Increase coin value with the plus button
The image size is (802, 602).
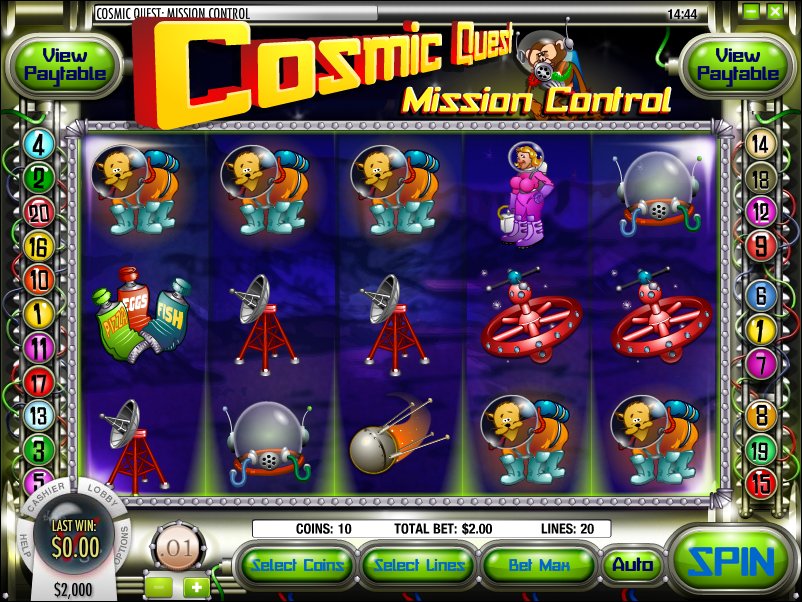(x=195, y=587)
